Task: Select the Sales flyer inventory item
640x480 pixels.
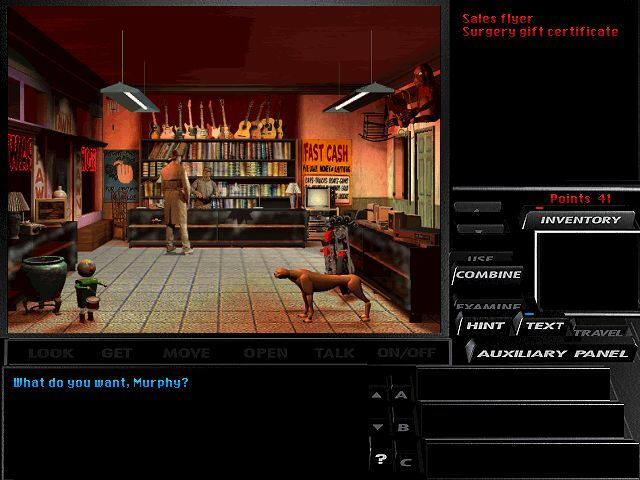Action: click(x=497, y=18)
